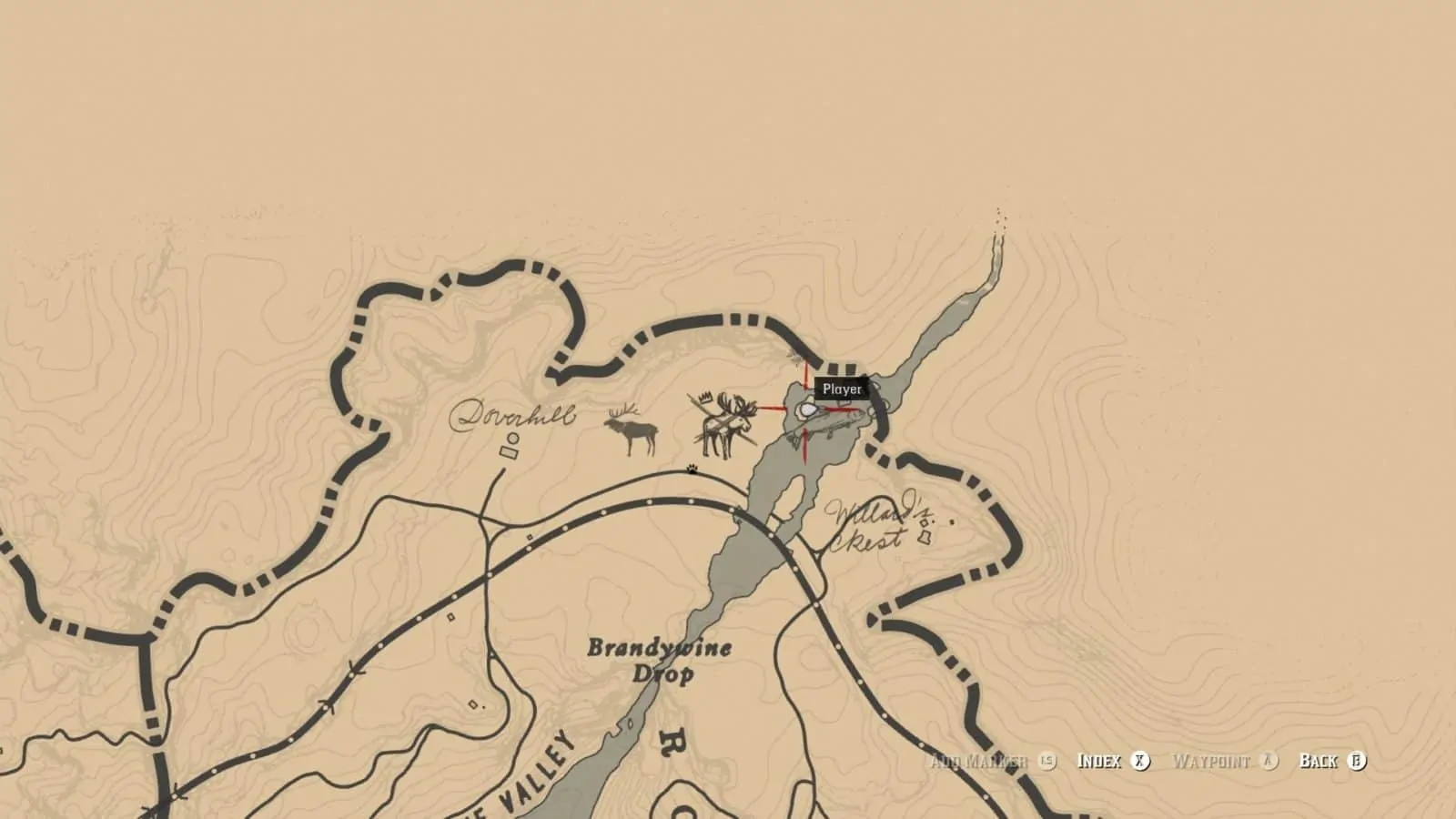Screen dimensions: 1456x819
Task: Click the A button icon next to Waypoint
Action: 1270,763
